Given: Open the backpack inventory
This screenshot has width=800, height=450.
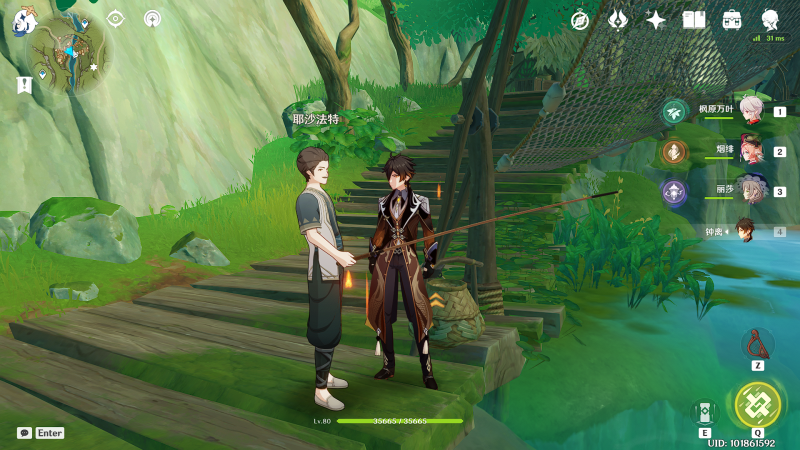Looking at the screenshot, I should click(x=732, y=20).
